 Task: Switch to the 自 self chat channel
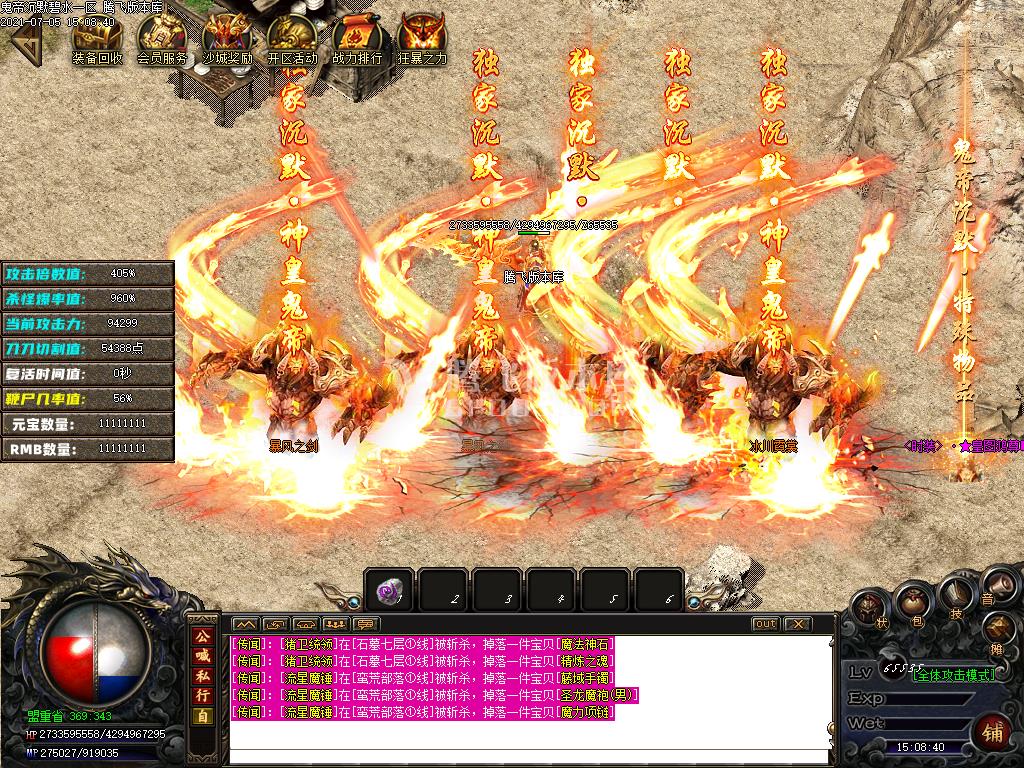(203, 716)
